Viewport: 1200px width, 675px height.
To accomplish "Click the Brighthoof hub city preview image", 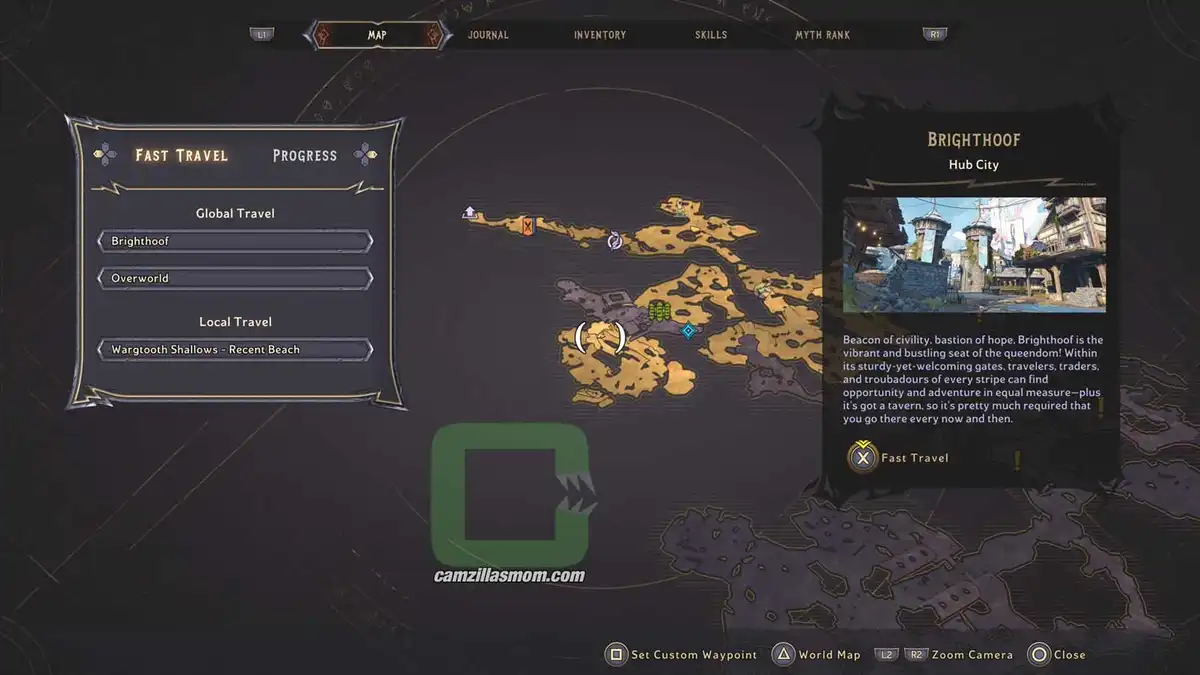I will tap(974, 255).
